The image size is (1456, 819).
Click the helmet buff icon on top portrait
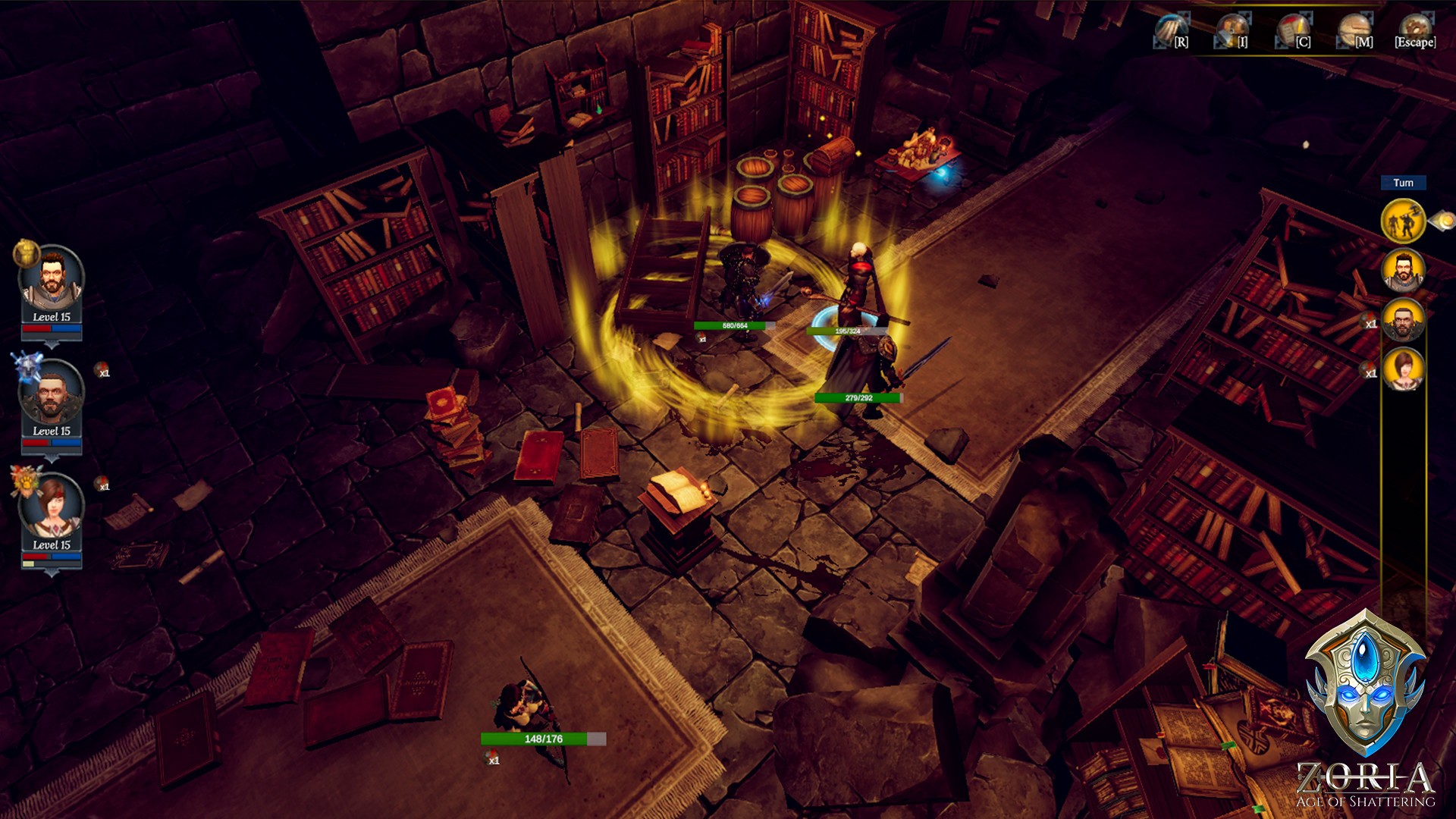point(25,255)
